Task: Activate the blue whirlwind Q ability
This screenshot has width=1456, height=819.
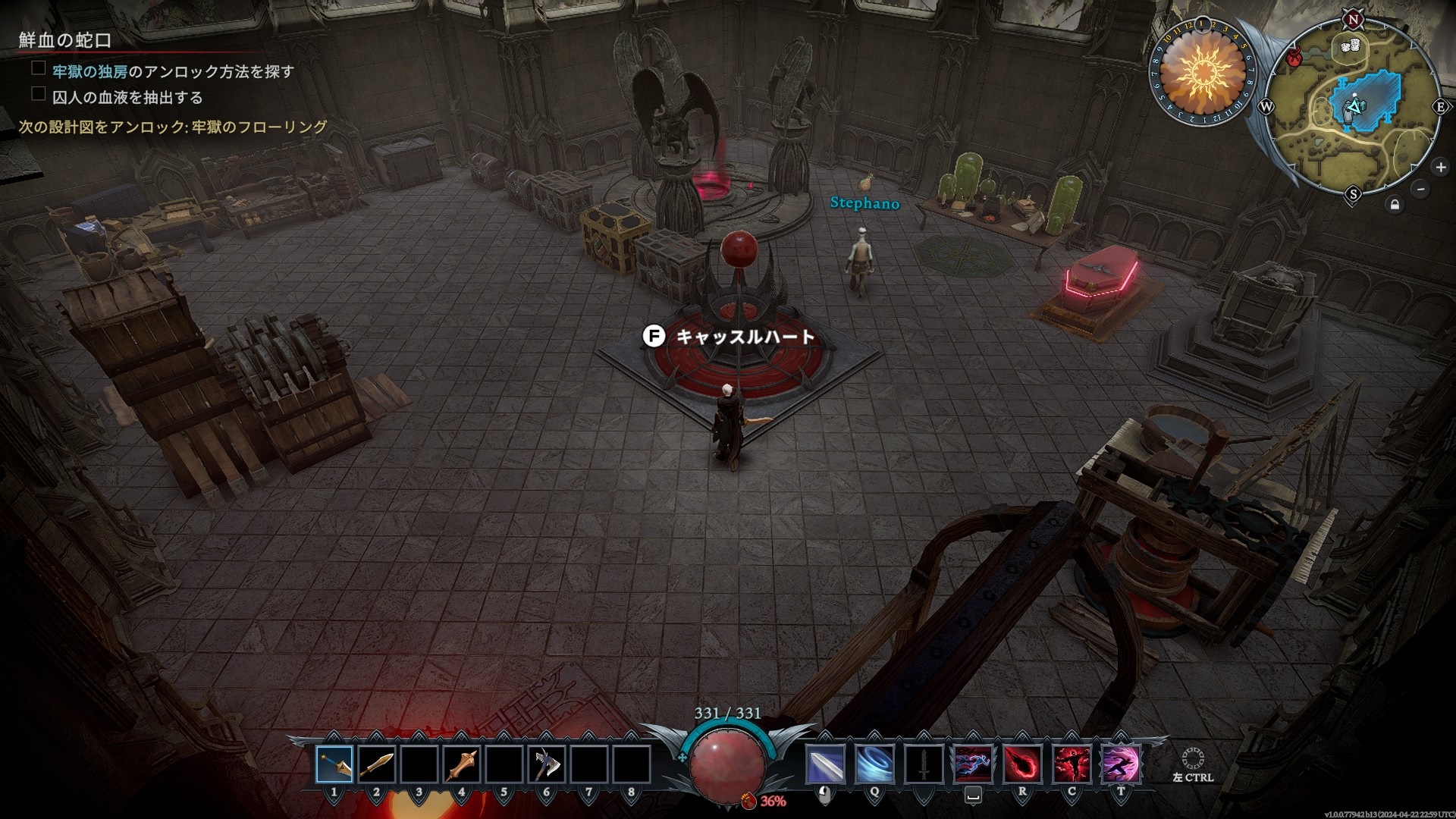Action: (x=874, y=764)
